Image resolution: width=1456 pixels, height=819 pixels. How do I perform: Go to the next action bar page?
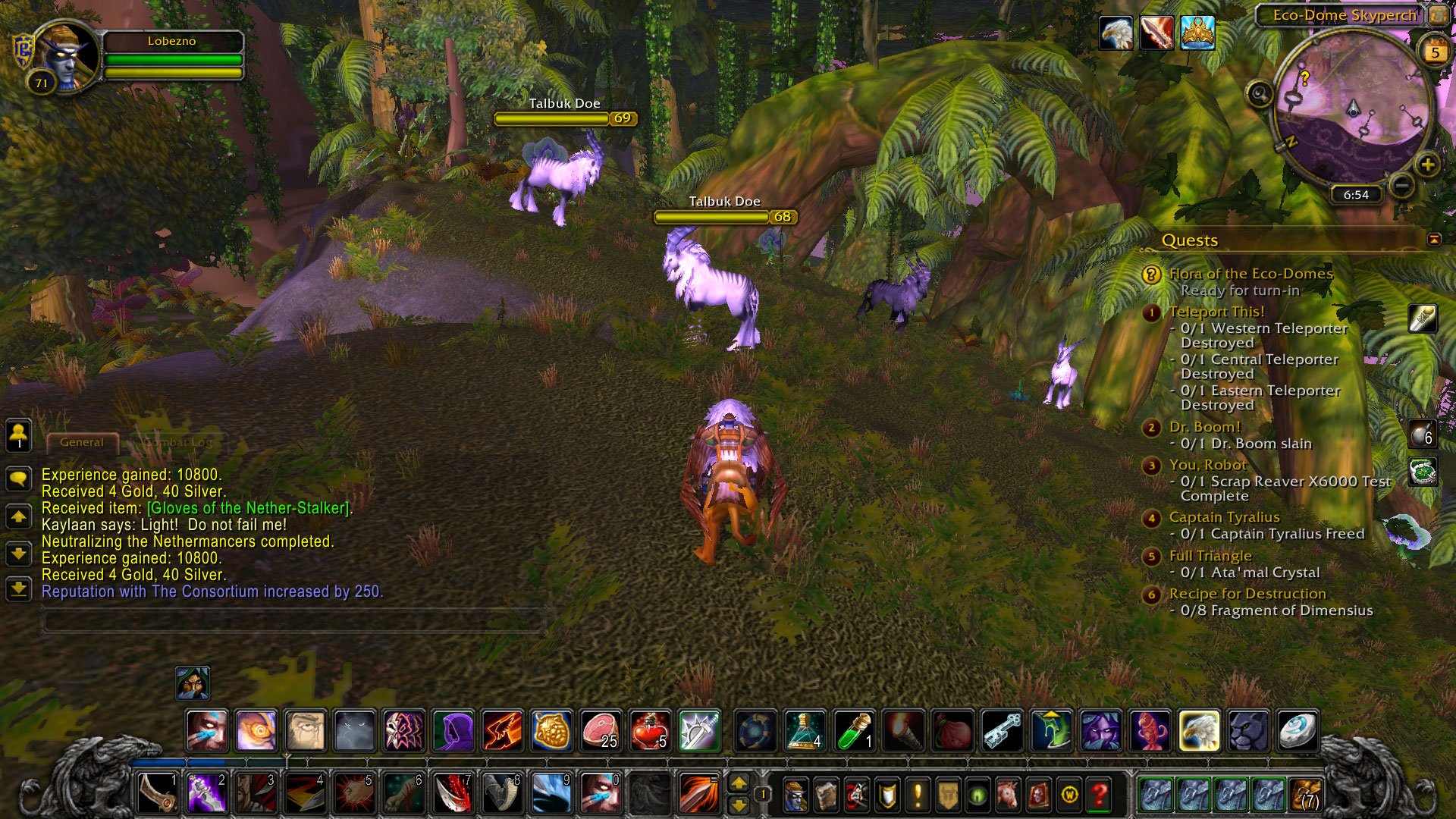[x=739, y=782]
